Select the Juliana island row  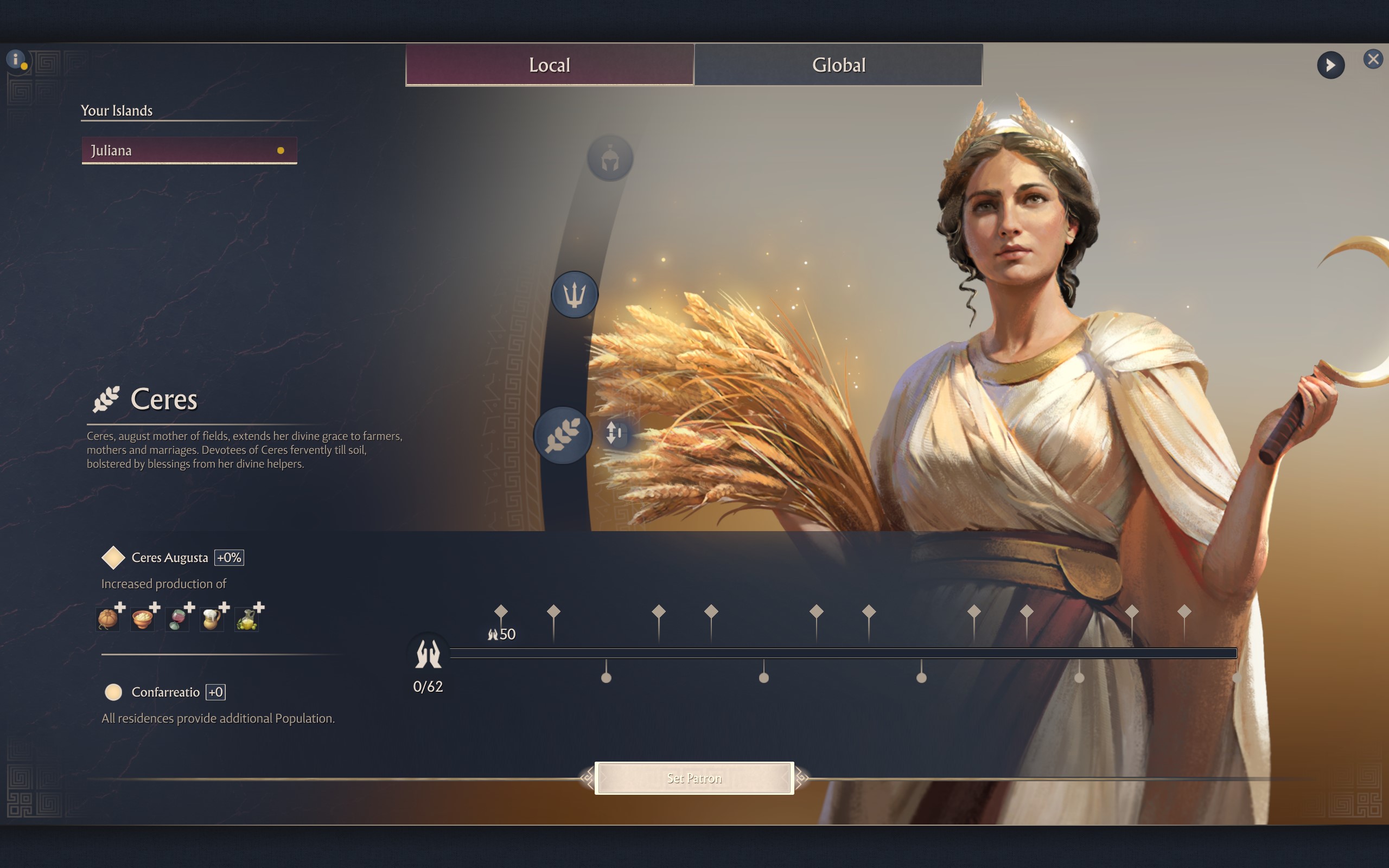189,150
